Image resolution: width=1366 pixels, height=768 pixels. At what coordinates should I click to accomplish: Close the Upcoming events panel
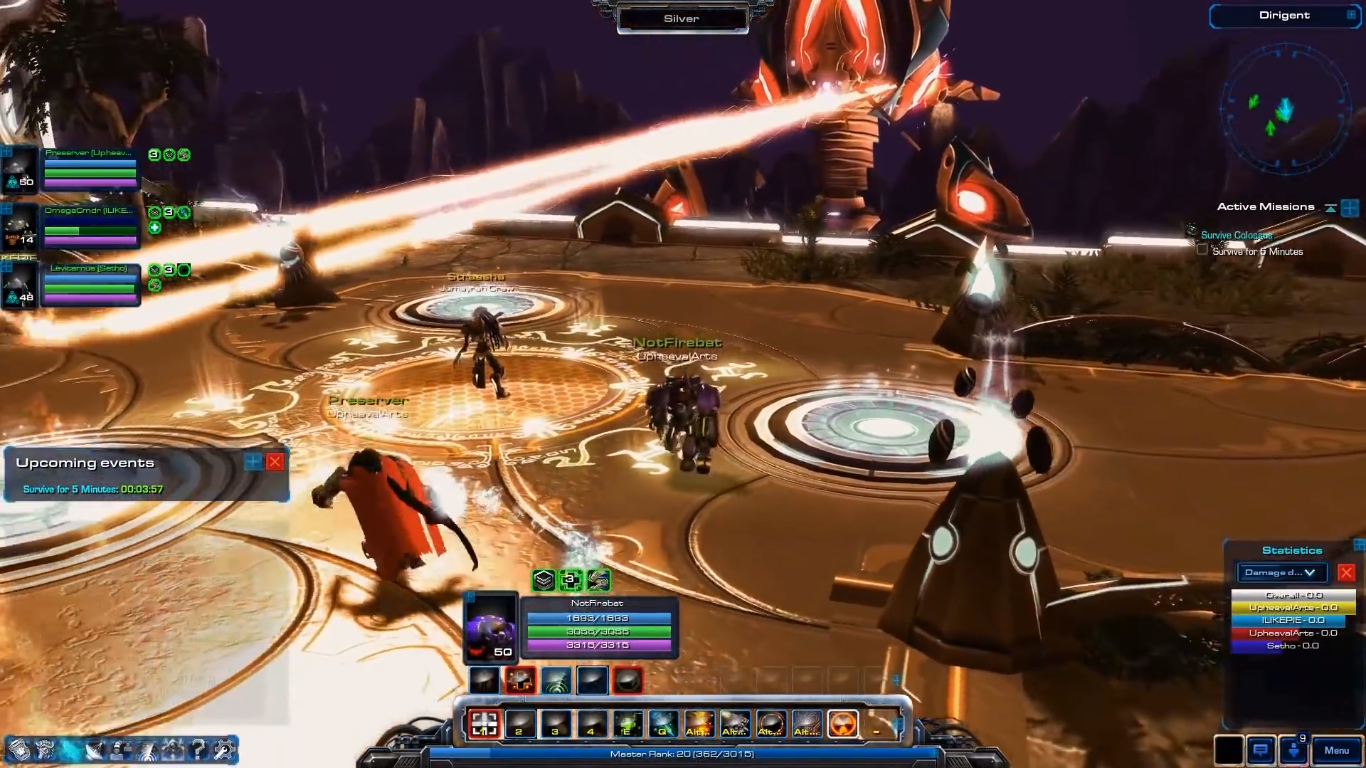(x=275, y=461)
